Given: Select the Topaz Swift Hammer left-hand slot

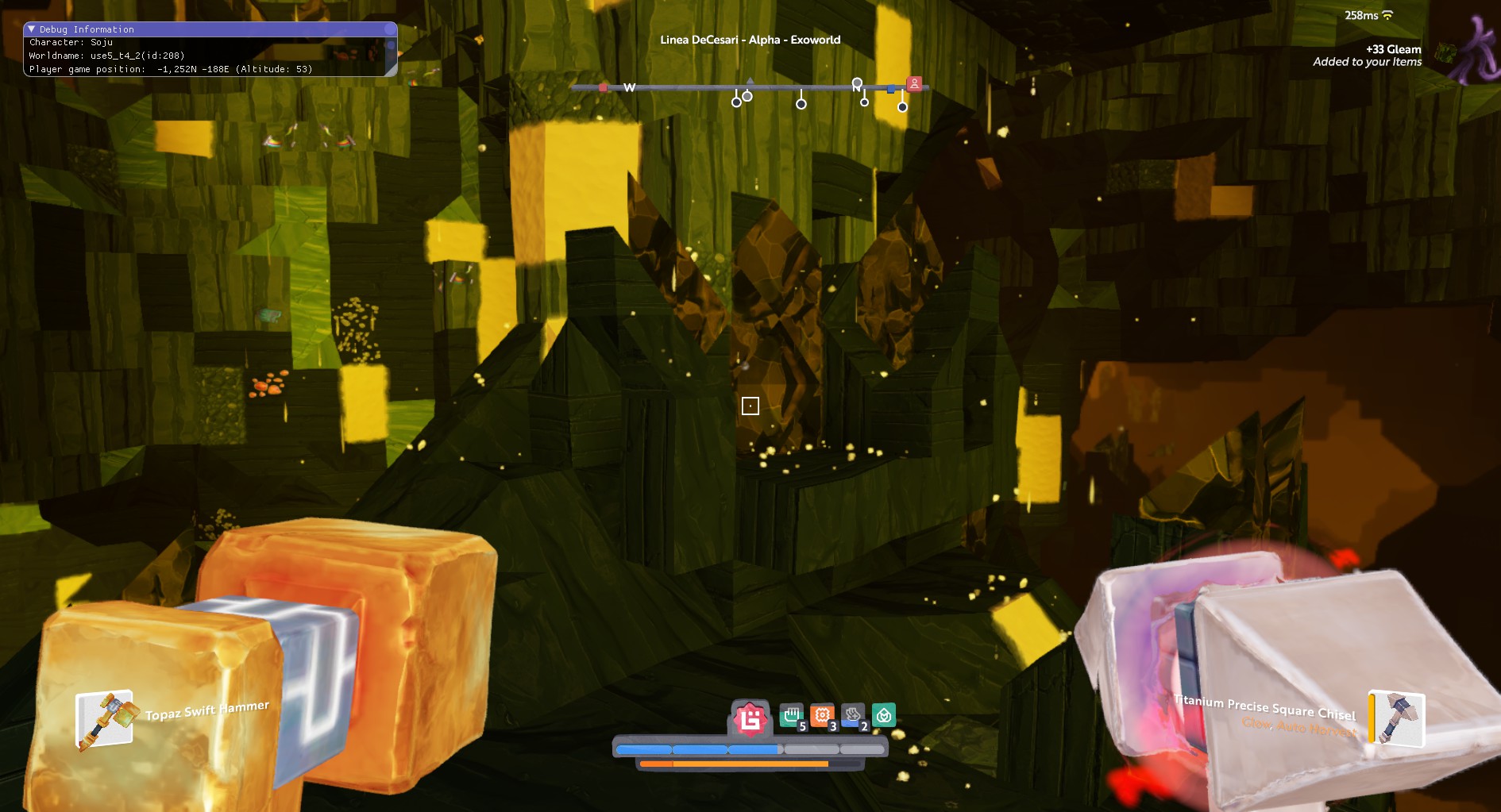Looking at the screenshot, I should coord(104,719).
